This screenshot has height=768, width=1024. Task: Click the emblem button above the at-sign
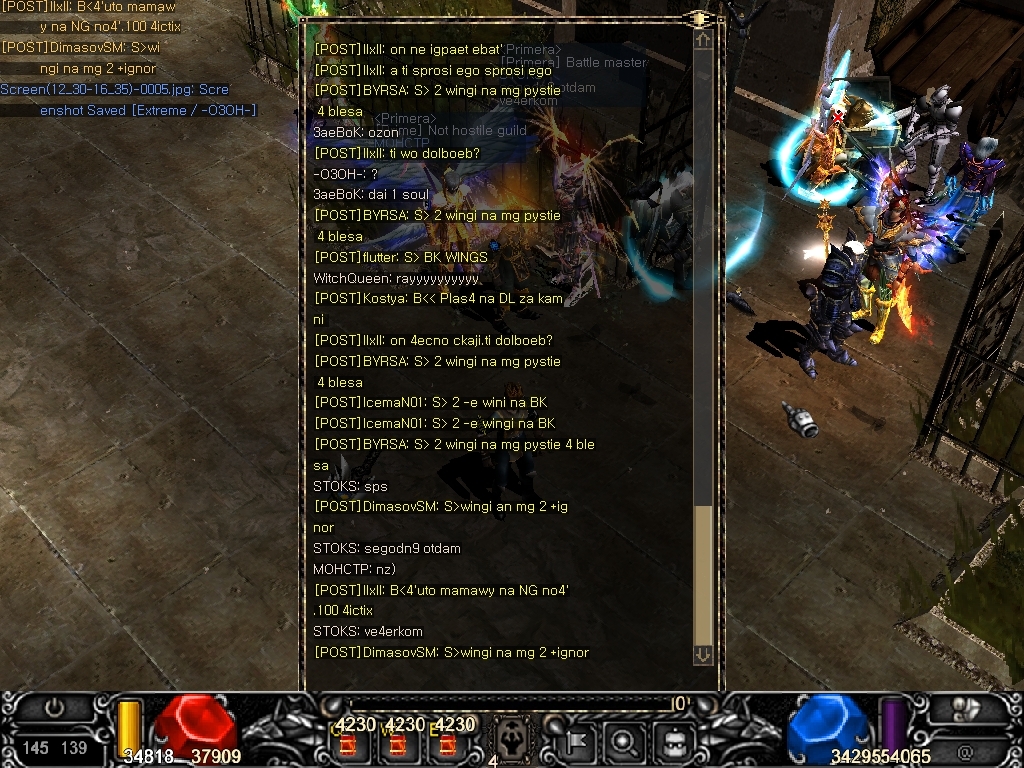pyautogui.click(x=965, y=709)
